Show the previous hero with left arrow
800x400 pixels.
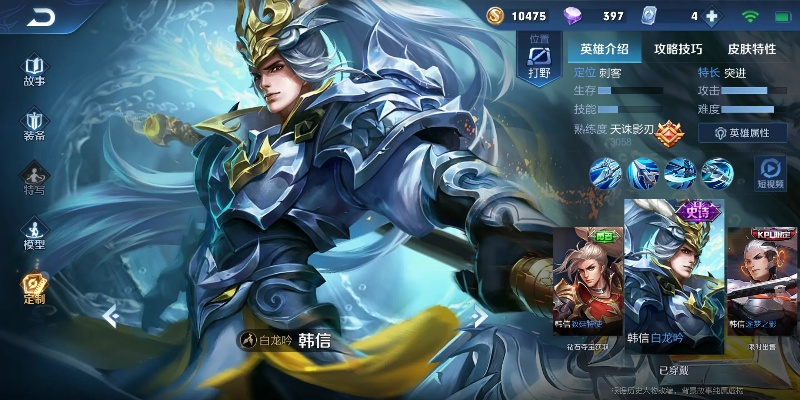click(112, 317)
